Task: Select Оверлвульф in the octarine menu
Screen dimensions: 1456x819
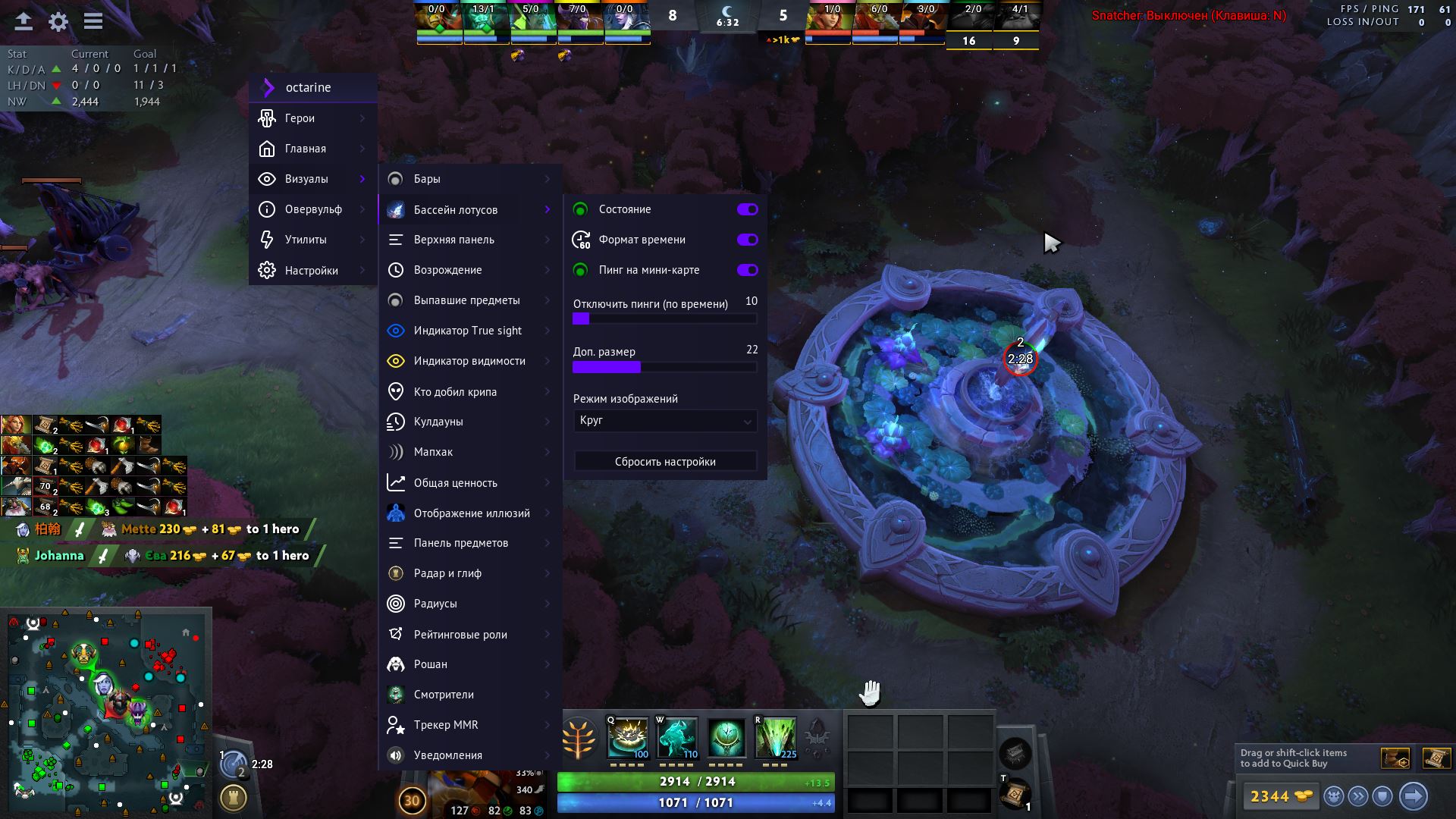Action: click(312, 209)
